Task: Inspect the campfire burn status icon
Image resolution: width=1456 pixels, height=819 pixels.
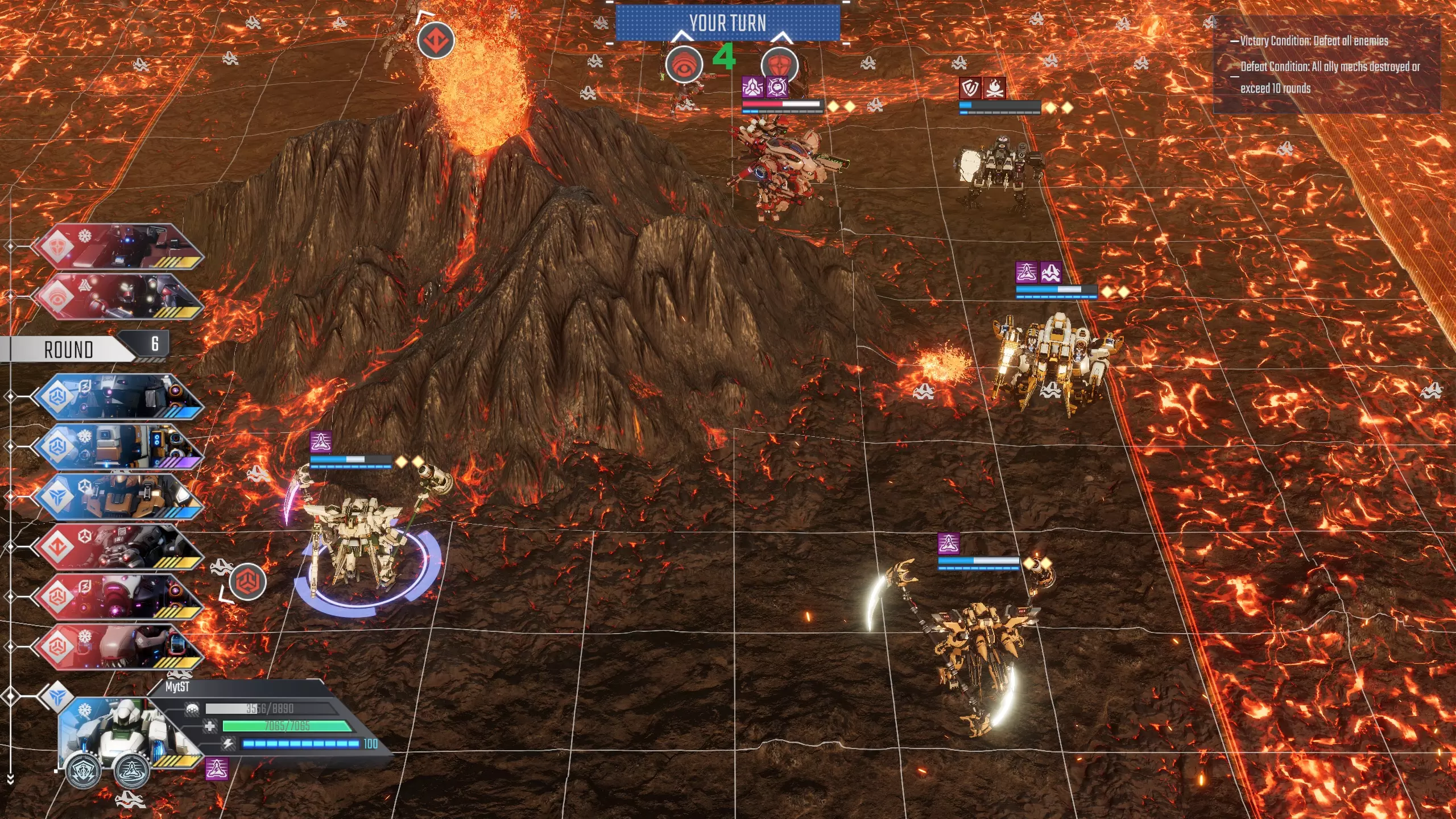Action: 994,88
